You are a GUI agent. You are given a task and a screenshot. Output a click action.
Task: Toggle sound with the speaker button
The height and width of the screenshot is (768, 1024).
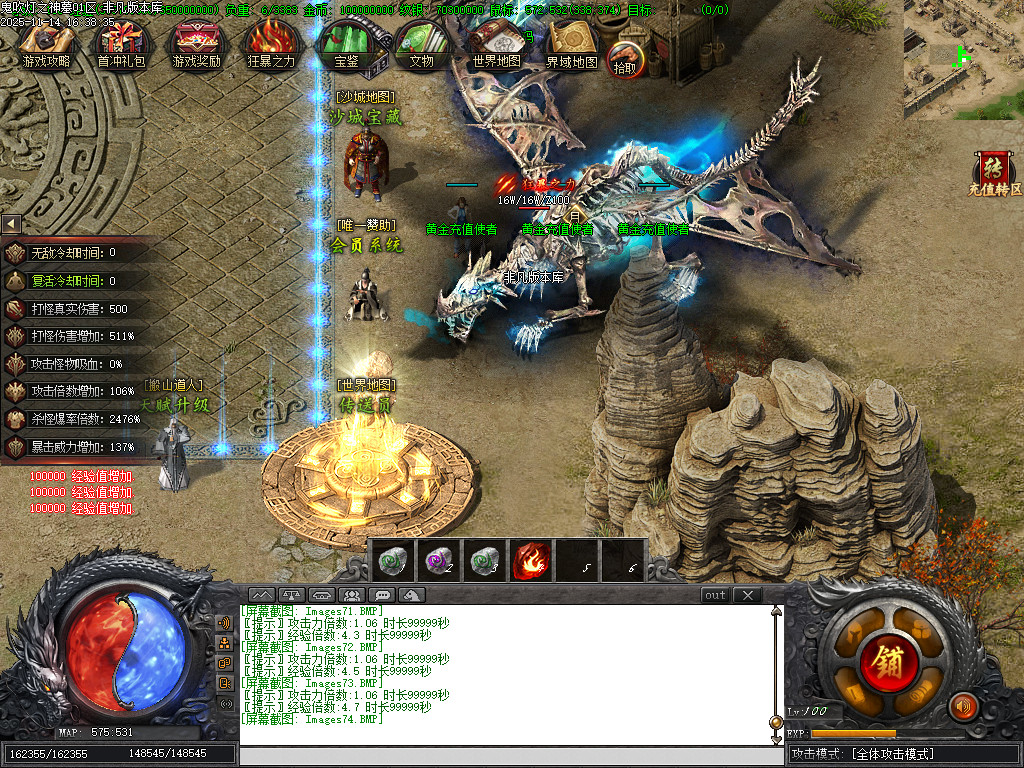[963, 706]
